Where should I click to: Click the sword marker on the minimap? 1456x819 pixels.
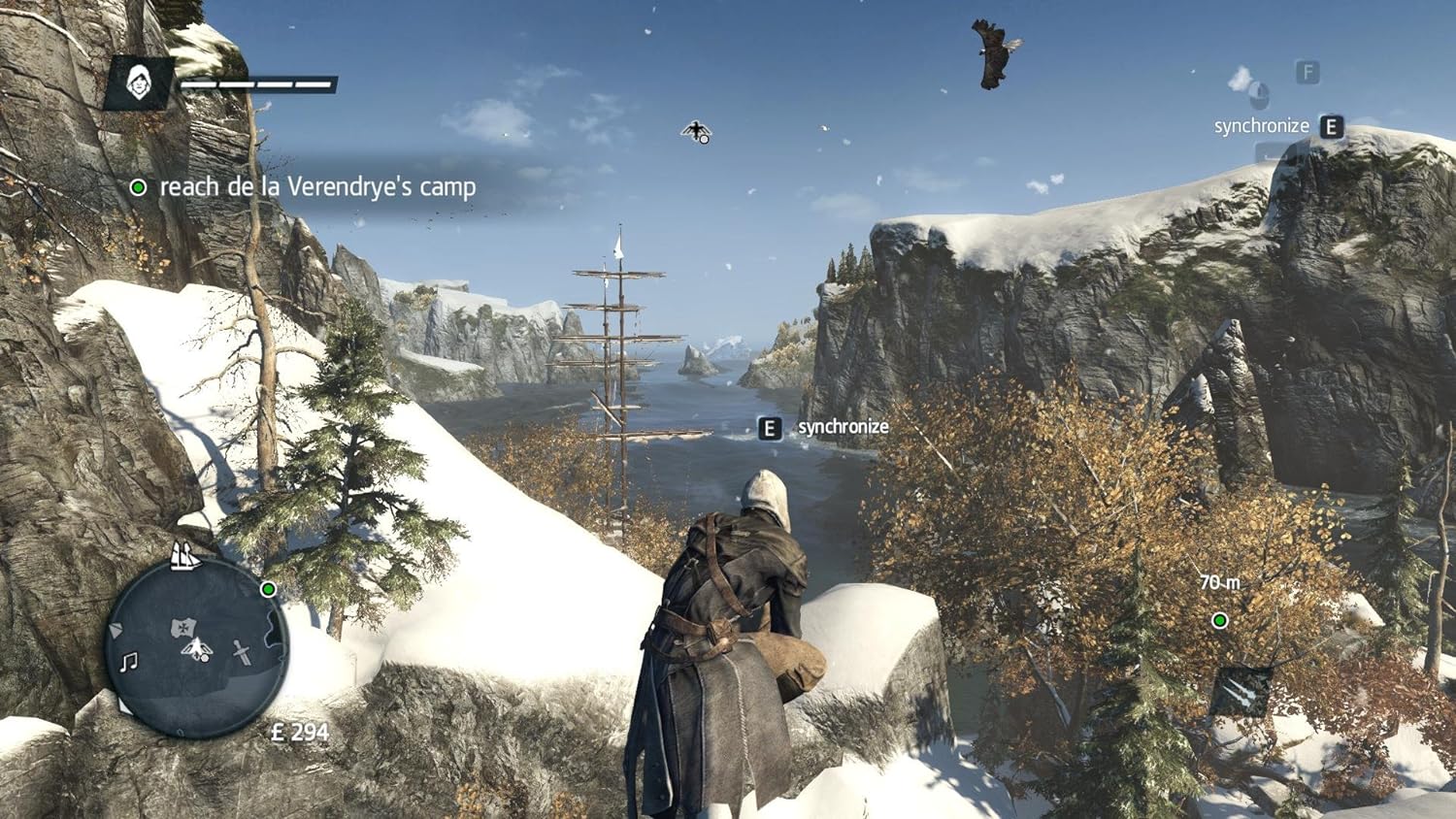[x=243, y=651]
